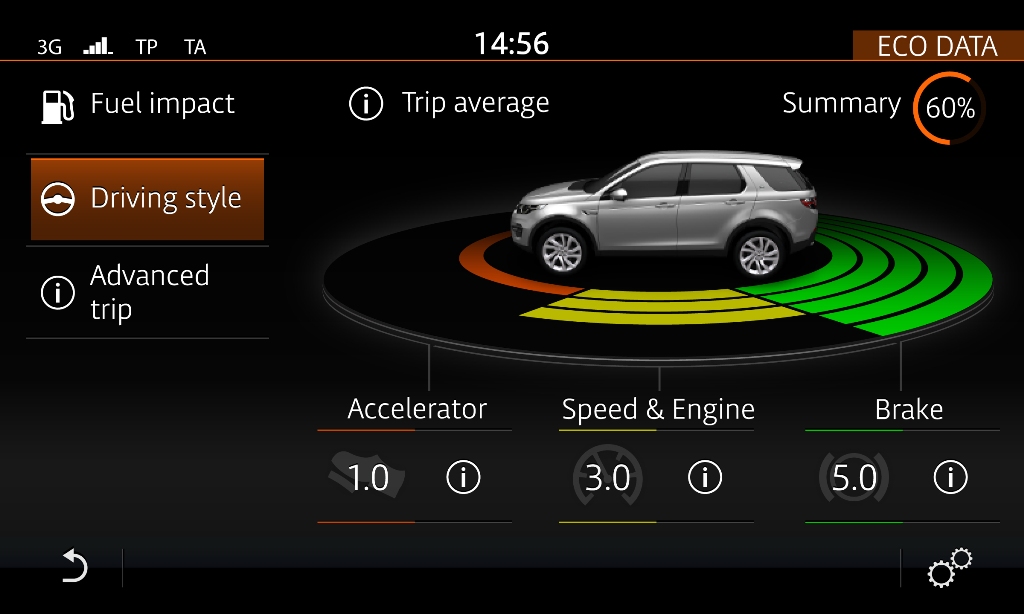Go back with the return arrow

click(74, 568)
